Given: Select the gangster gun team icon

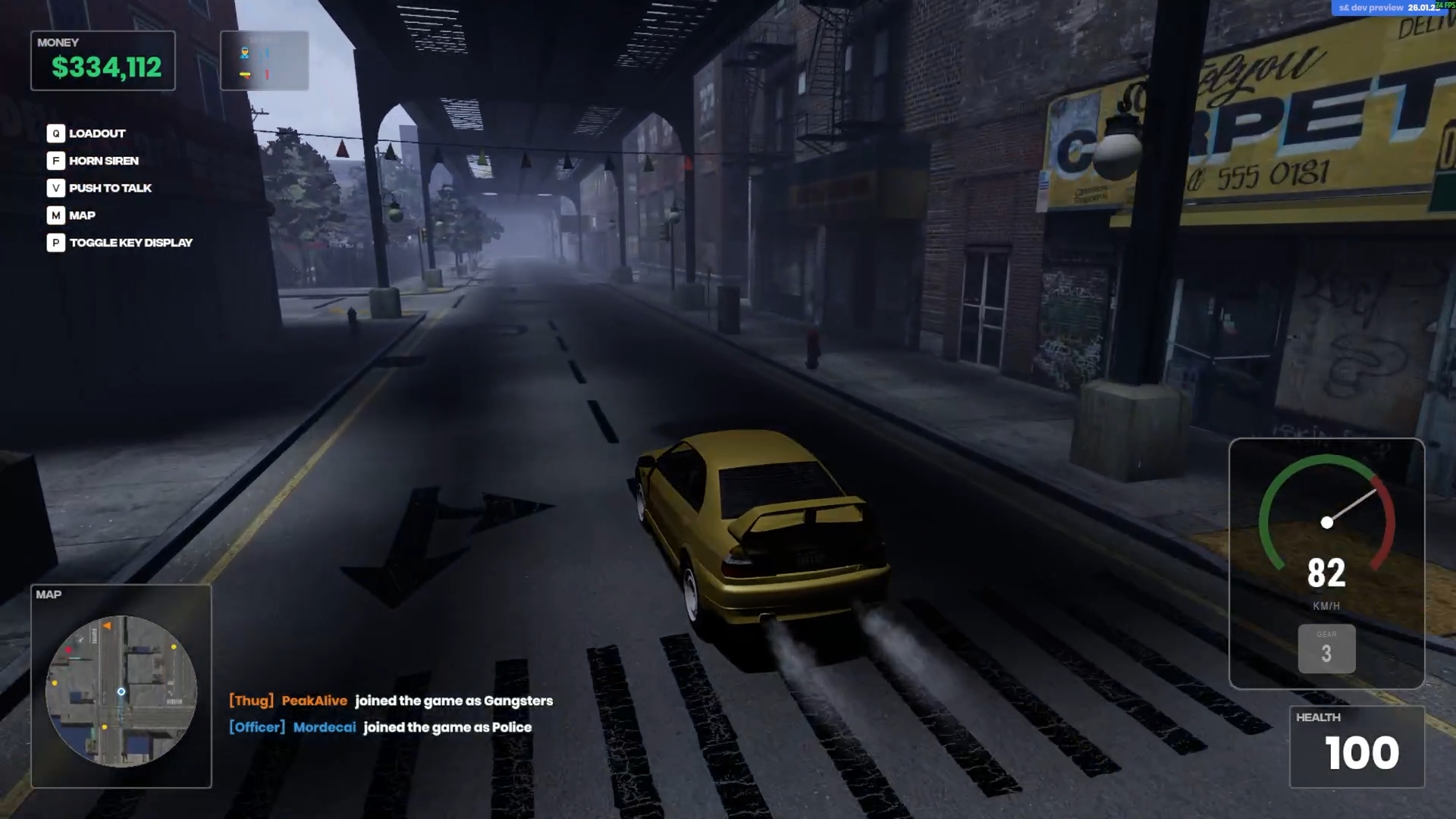Looking at the screenshot, I should pos(245,74).
